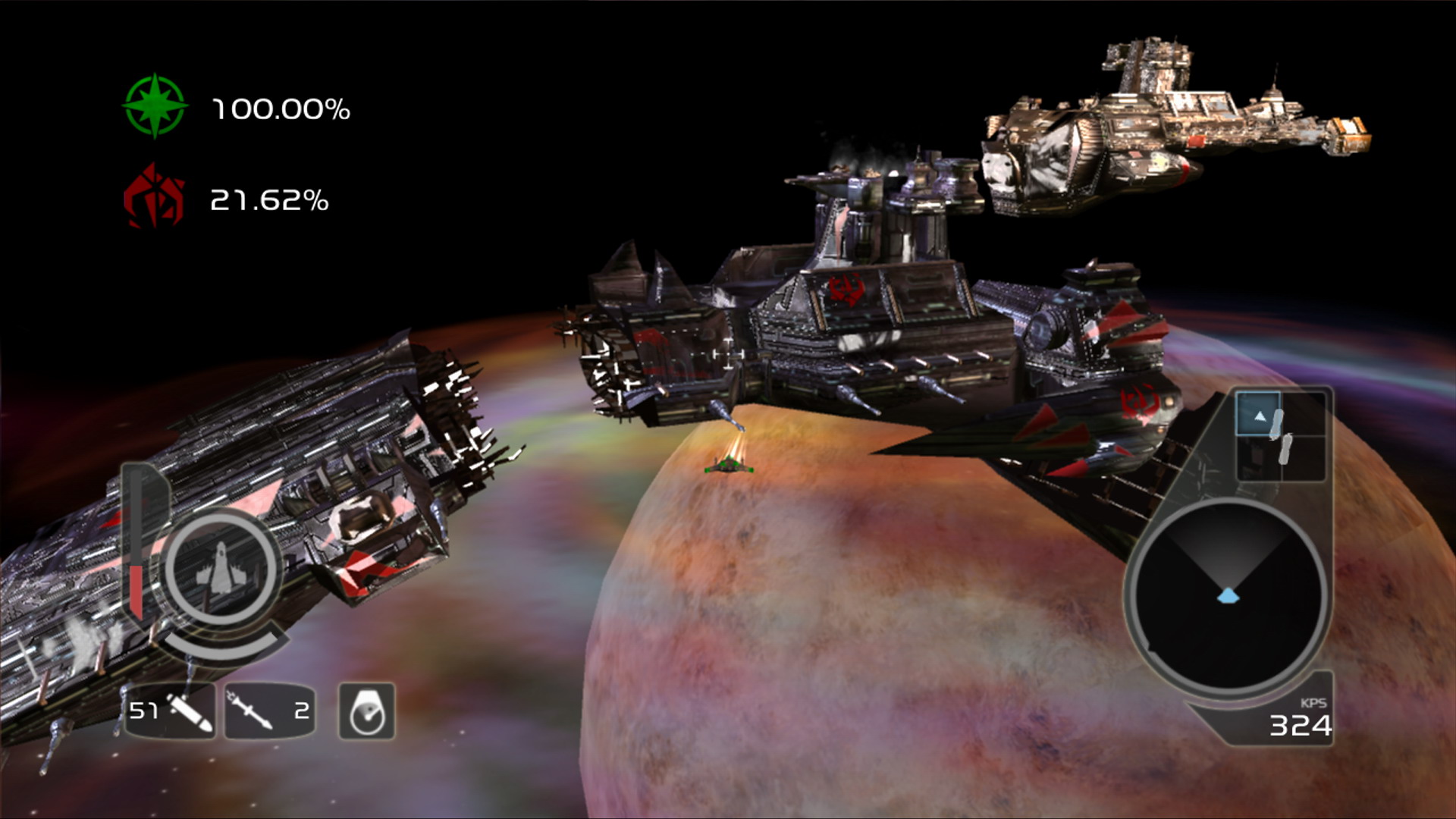Select the ship status indicator circle
The height and width of the screenshot is (819, 1456).
pos(219,569)
